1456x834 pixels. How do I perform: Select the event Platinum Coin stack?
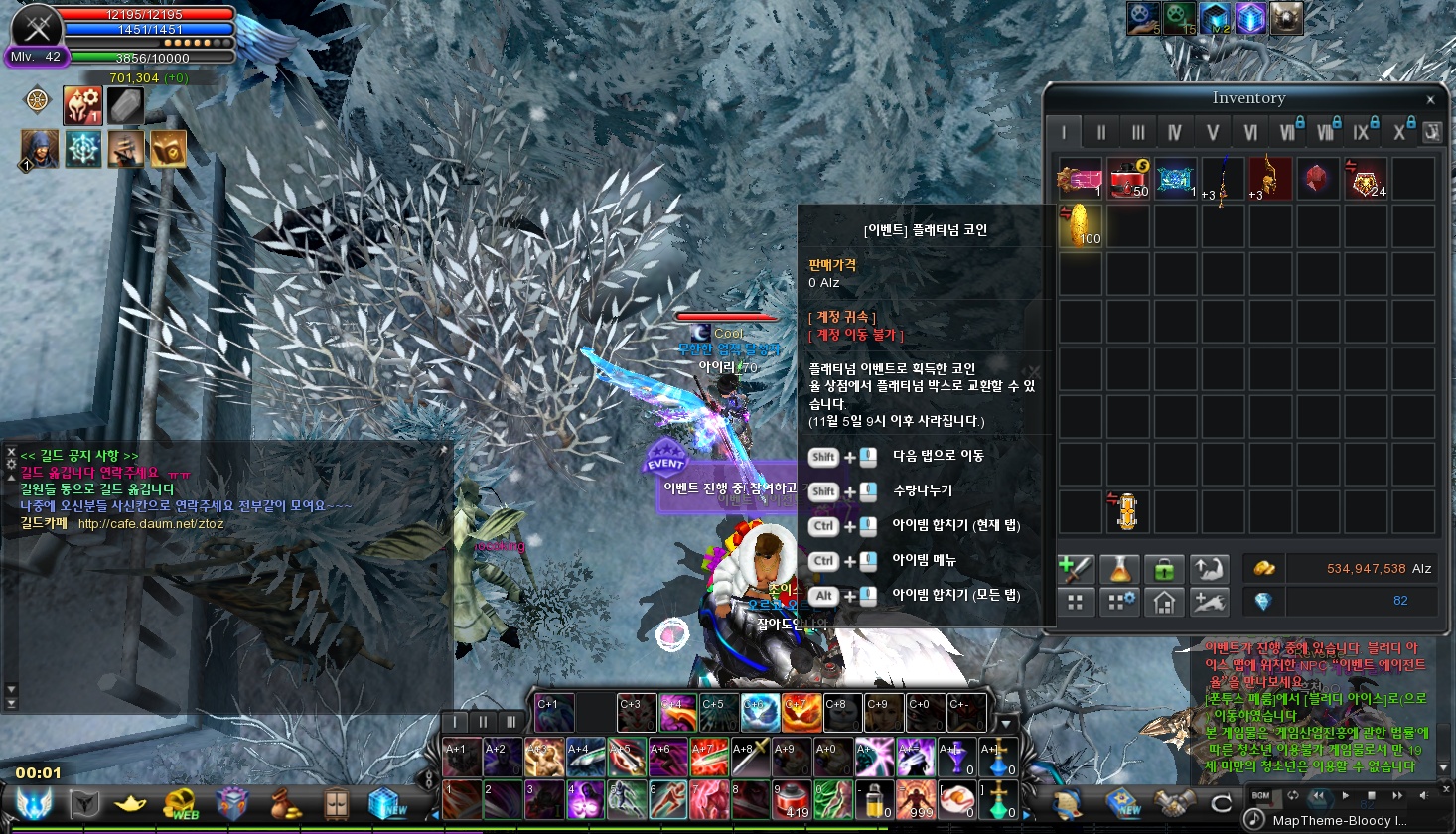tap(1080, 226)
